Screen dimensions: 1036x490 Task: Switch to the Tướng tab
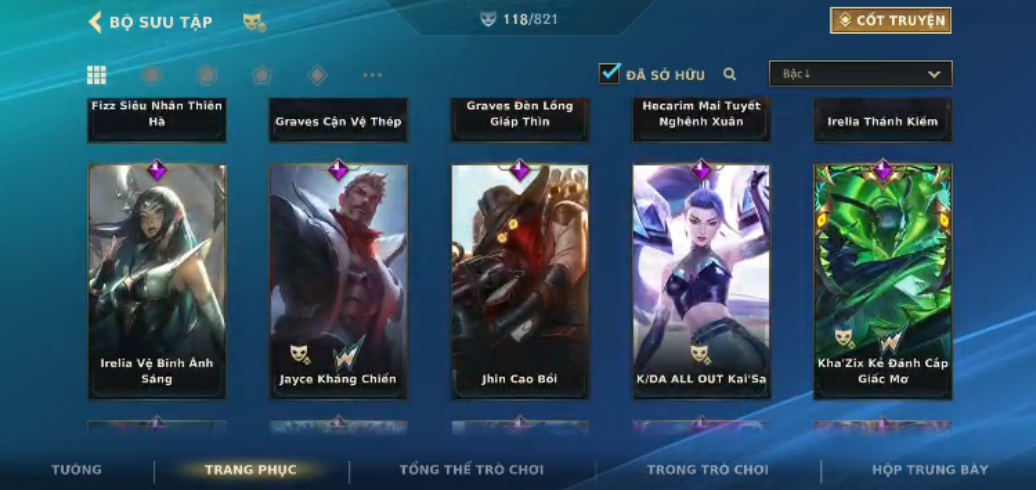77,470
